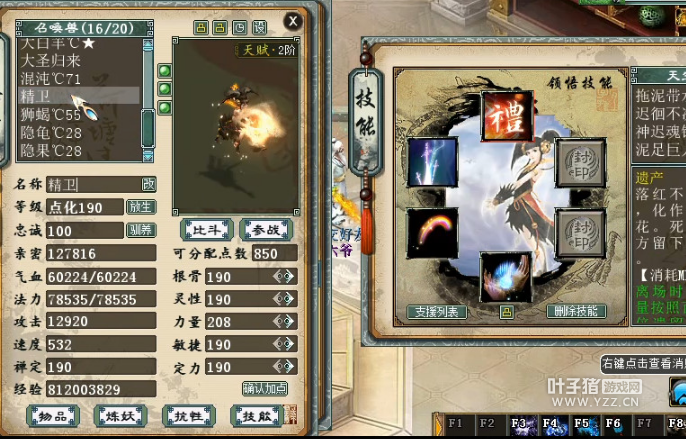Select the red 禮 skill icon
686x439 pixels.
tap(504, 117)
